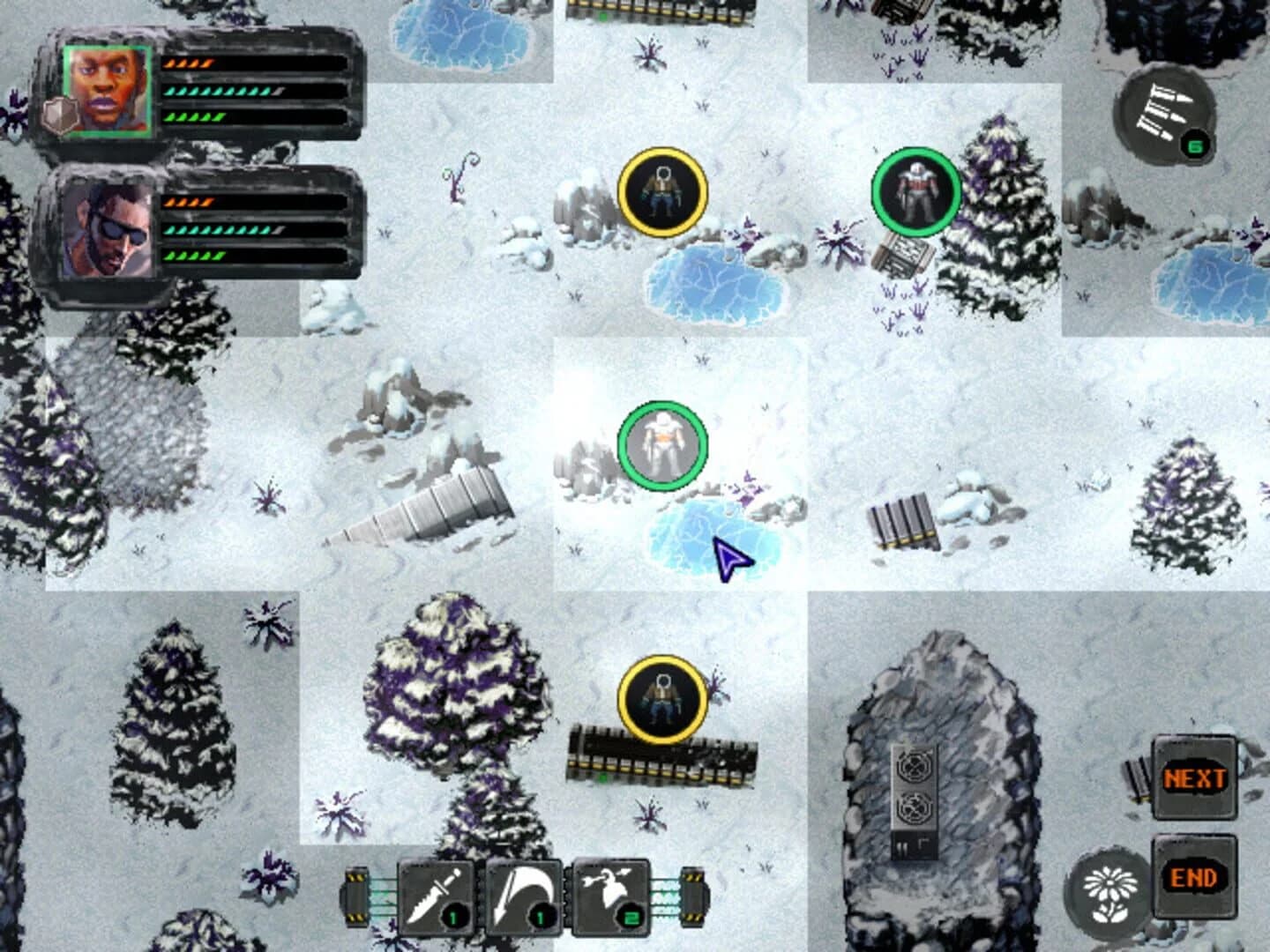Click the ammo crate near the rocks

tap(901, 522)
